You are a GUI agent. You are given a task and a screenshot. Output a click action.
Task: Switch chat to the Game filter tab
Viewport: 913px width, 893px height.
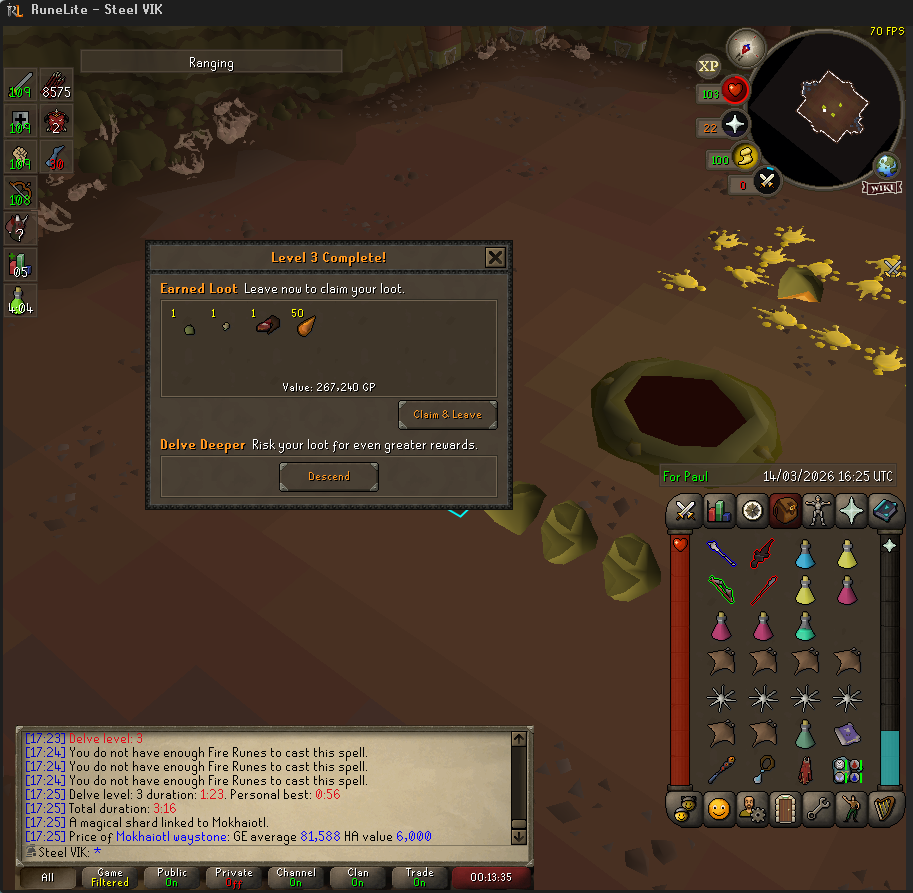110,878
